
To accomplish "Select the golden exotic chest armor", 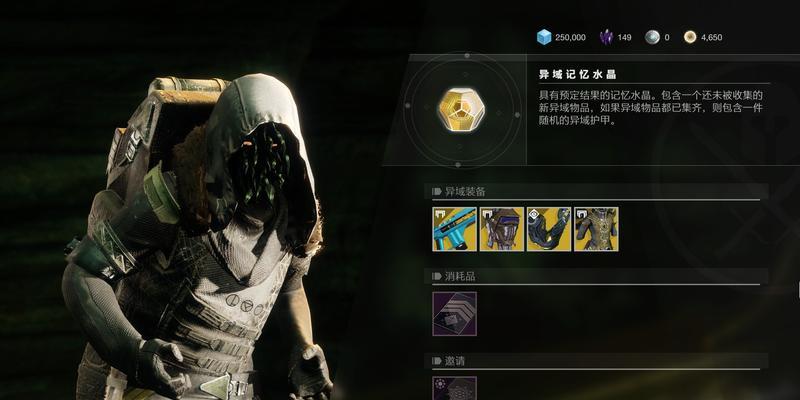I will pos(596,229).
